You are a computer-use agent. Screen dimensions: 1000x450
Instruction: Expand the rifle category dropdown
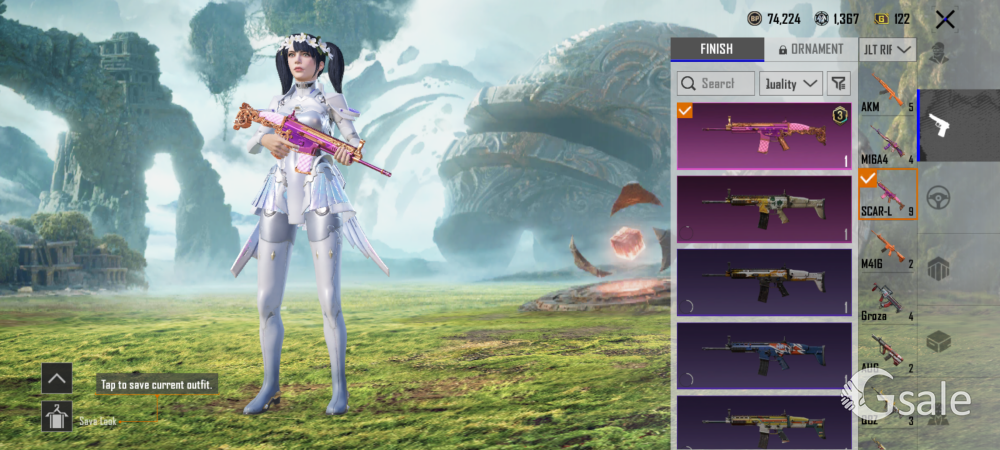point(887,49)
